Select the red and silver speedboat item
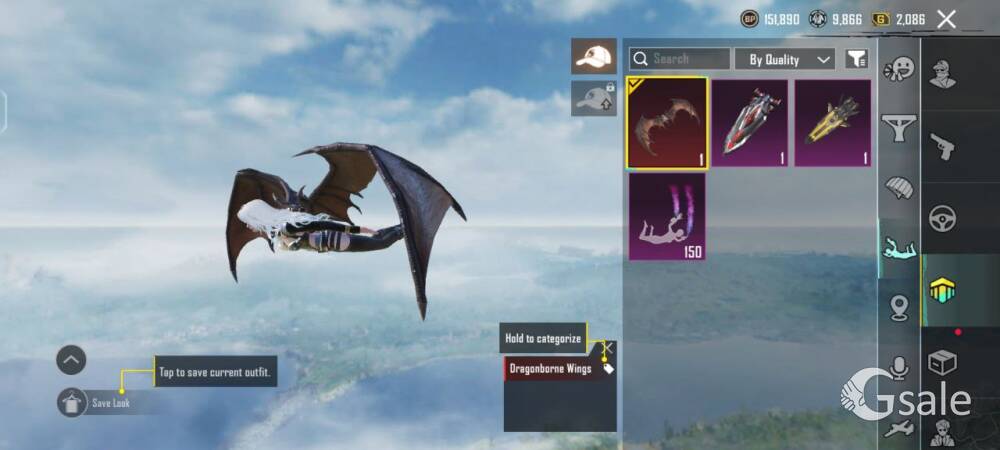 tap(750, 123)
